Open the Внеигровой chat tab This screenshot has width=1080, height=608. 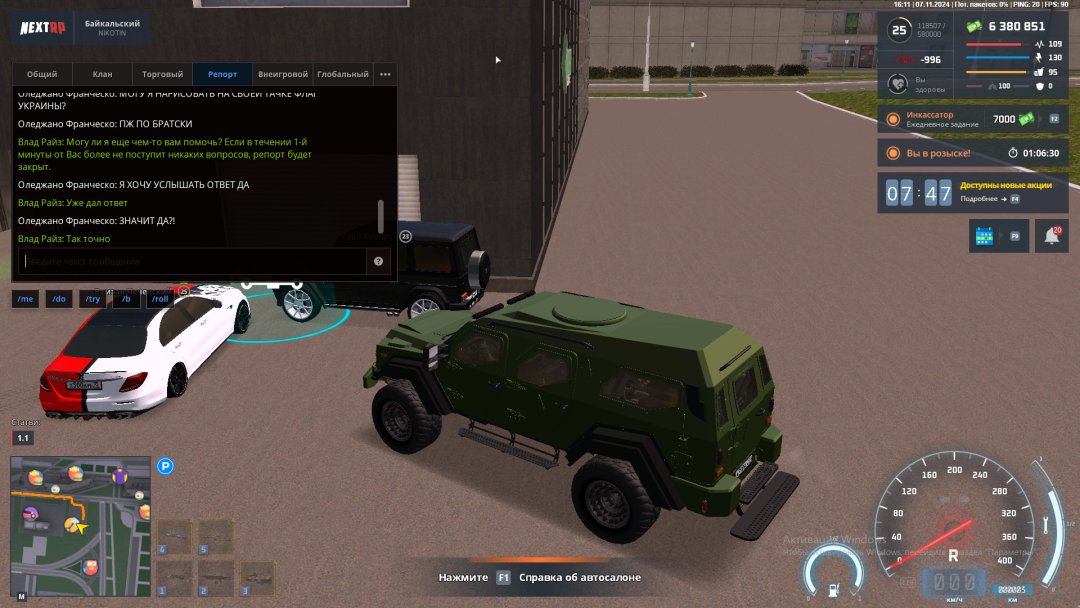pos(283,74)
